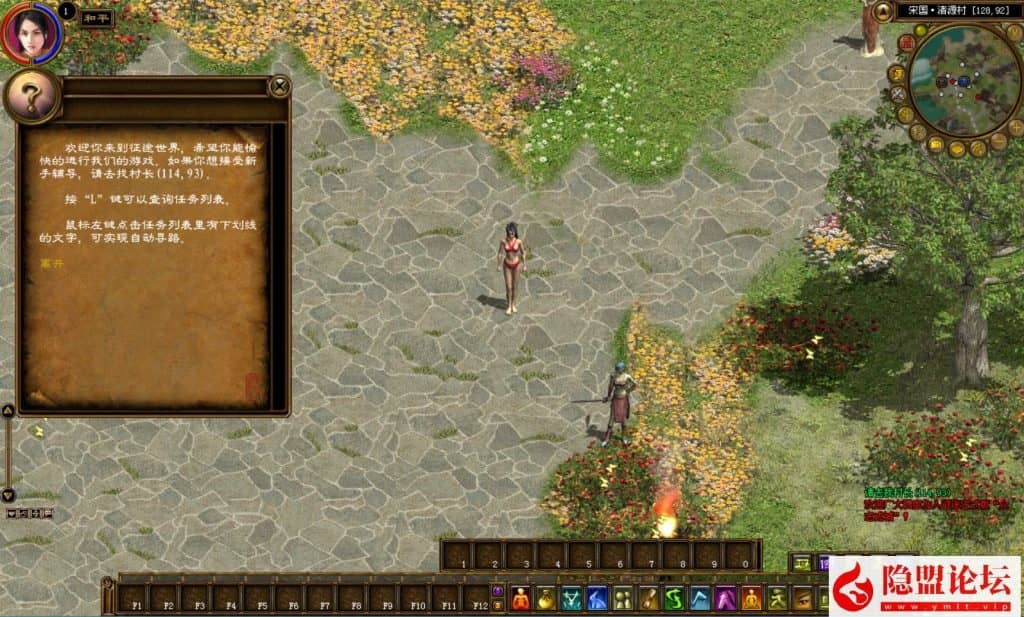Close the welcome parchment dialog
This screenshot has height=617, width=1024.
click(280, 87)
